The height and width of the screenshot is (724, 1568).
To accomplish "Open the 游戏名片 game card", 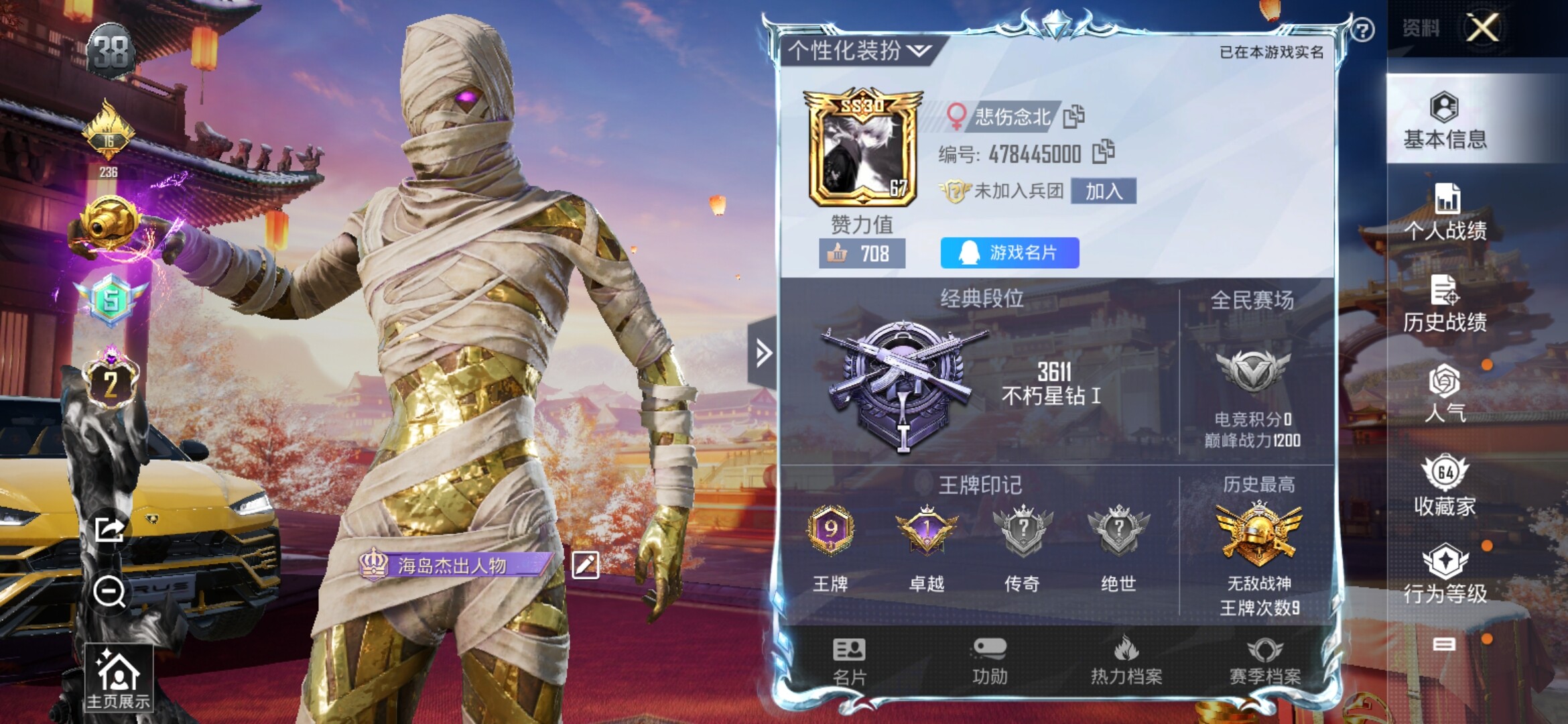I will [x=1009, y=253].
